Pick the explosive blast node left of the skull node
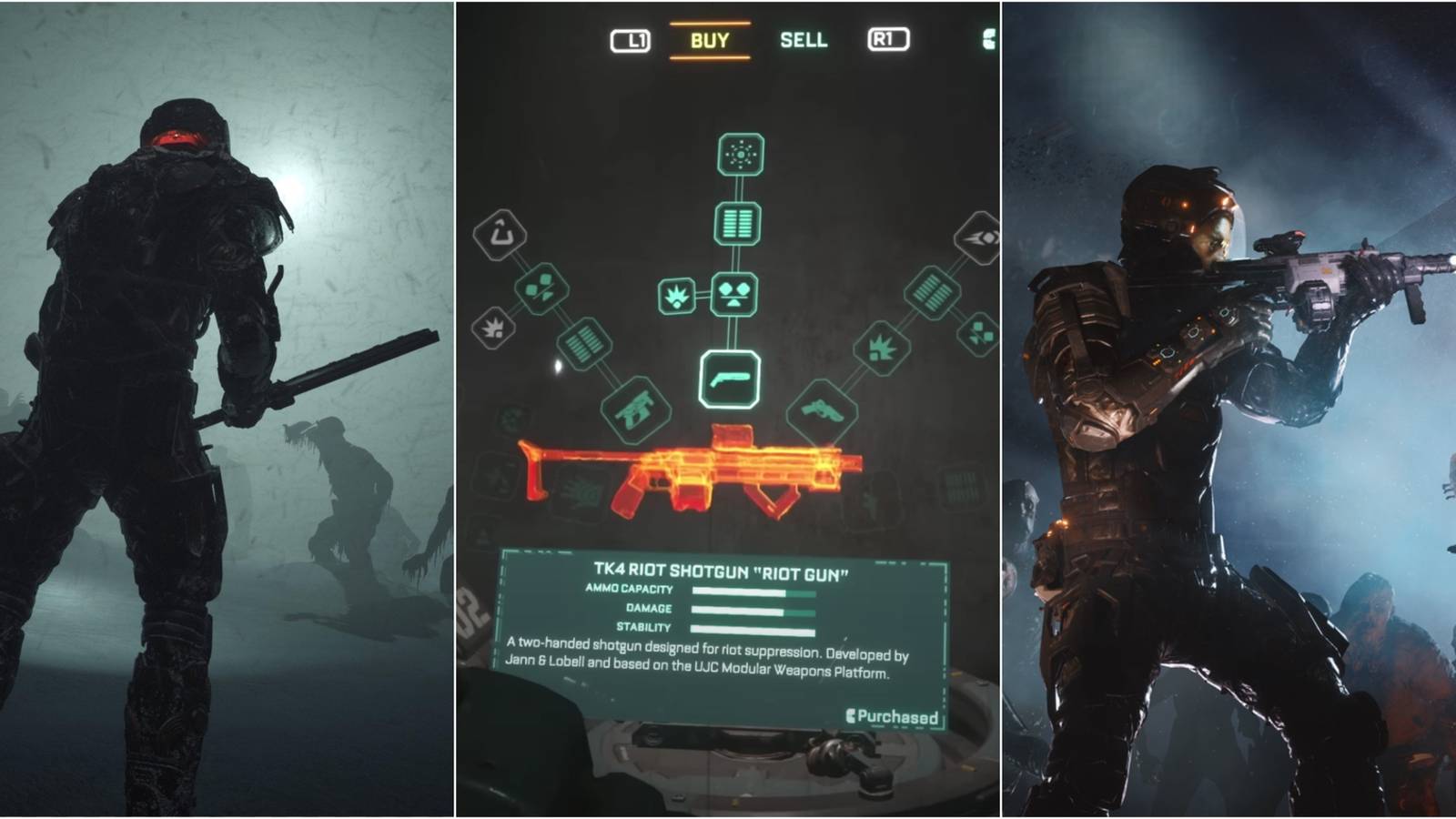Screen dimensions: 1456x819 coord(676,294)
